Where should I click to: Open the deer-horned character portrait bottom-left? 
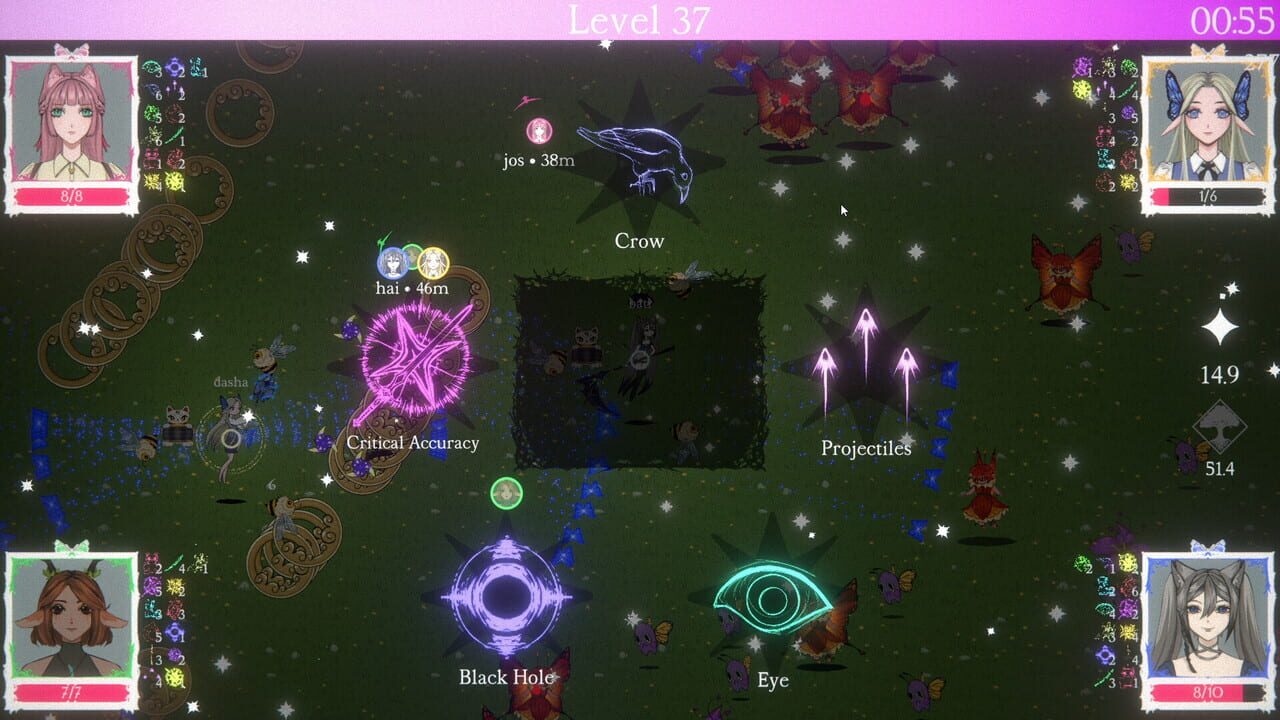tap(70, 615)
